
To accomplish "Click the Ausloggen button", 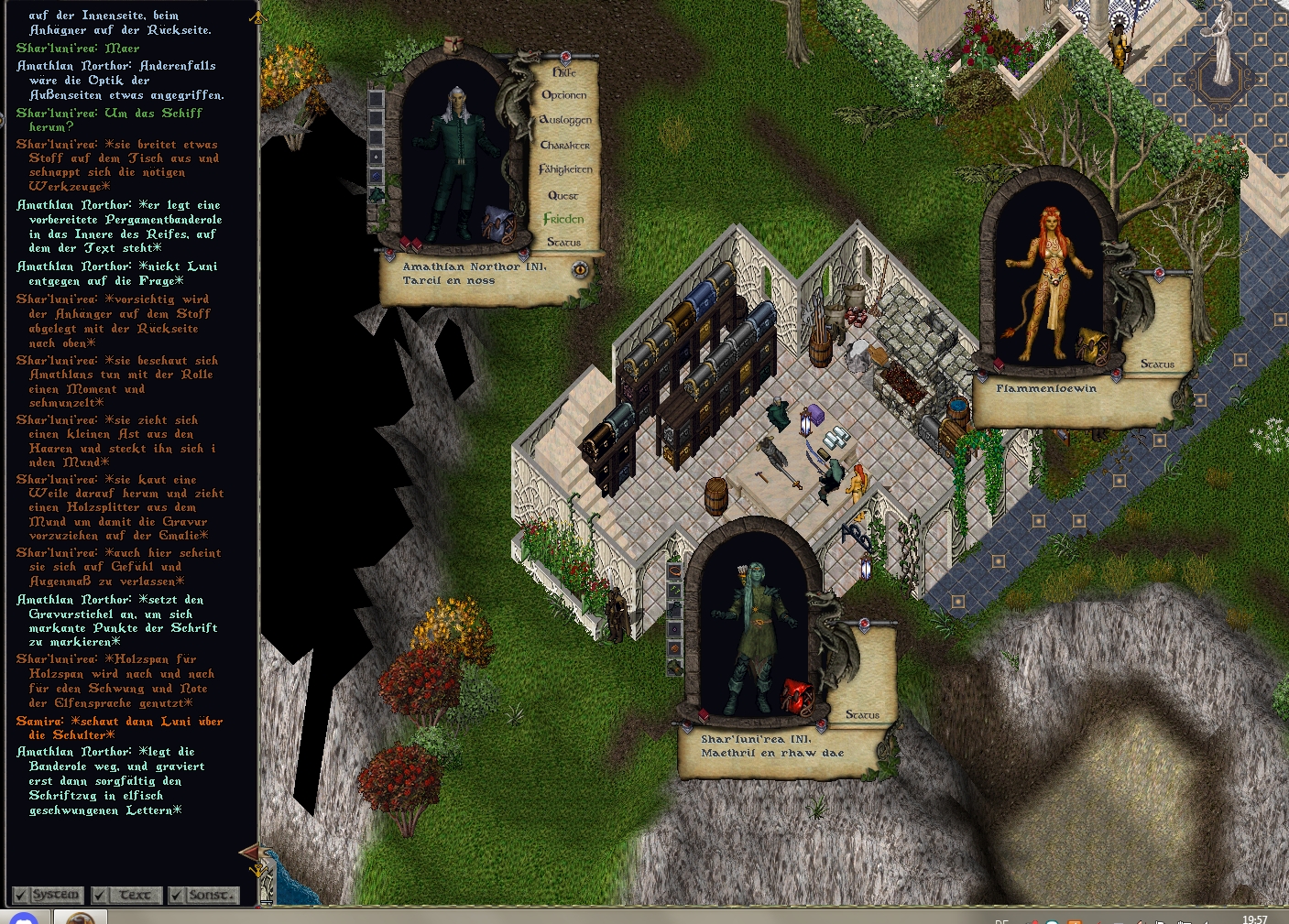I will click(565, 120).
